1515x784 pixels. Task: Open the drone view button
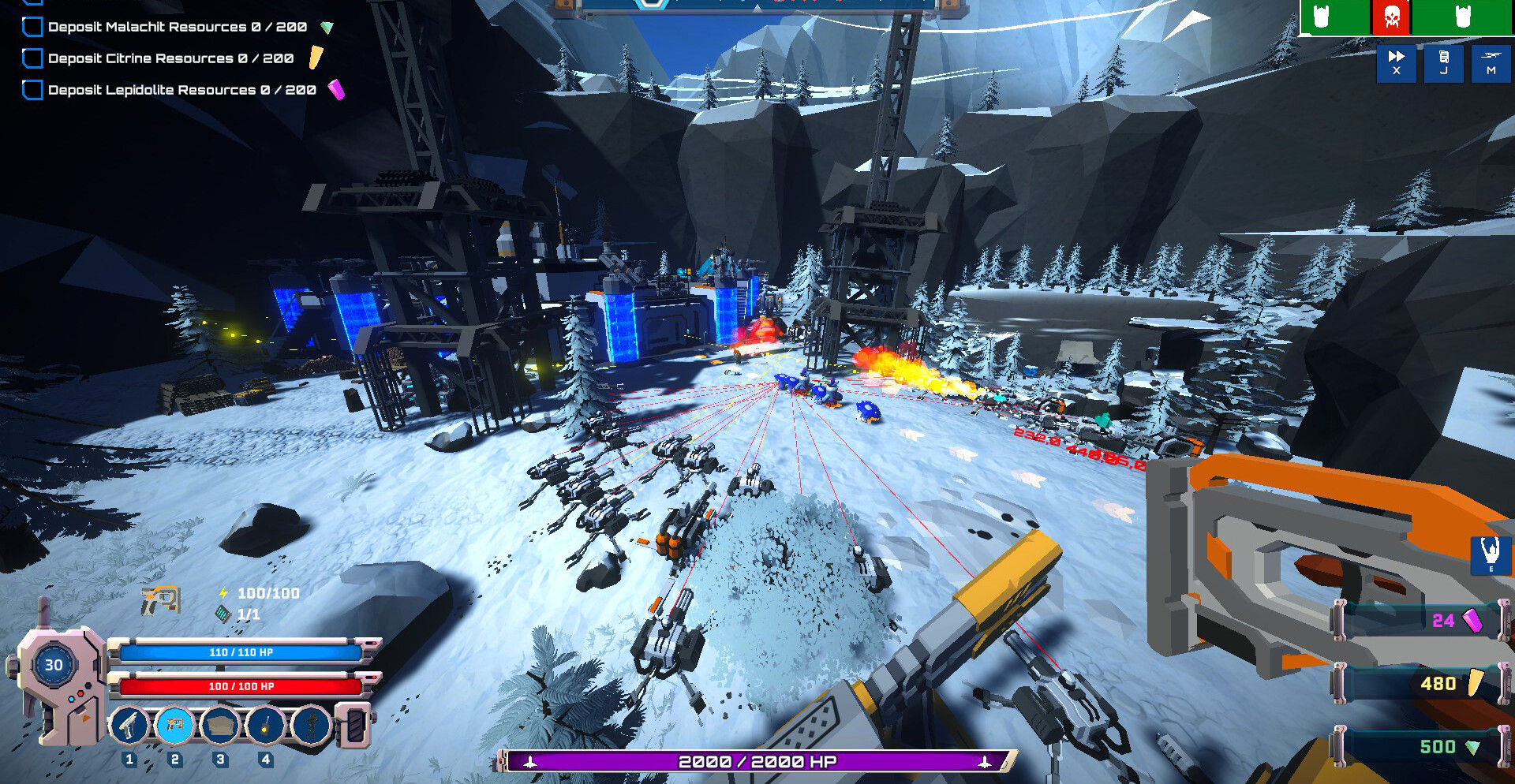click(1491, 62)
